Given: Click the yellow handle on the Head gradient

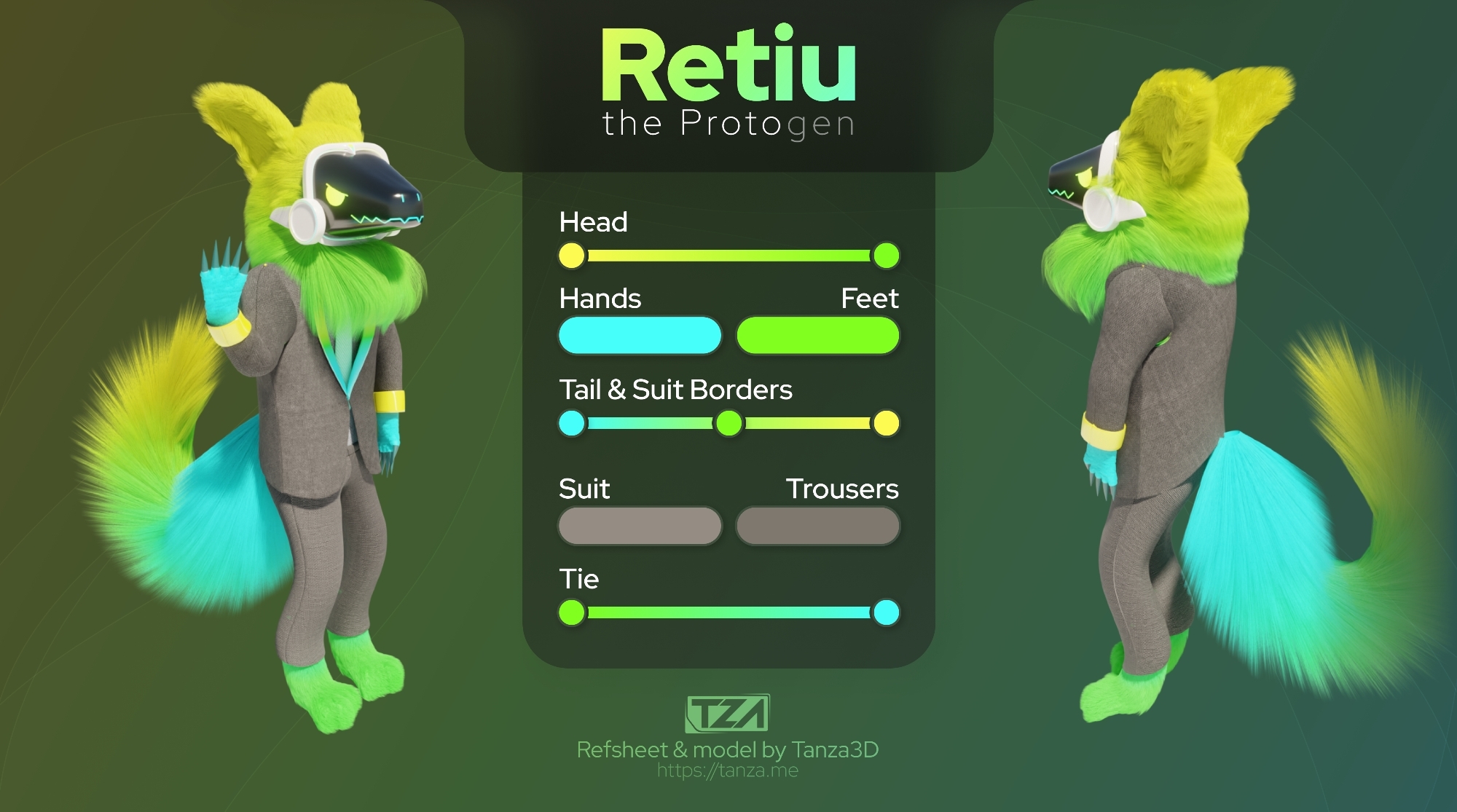Looking at the screenshot, I should pyautogui.click(x=572, y=256).
